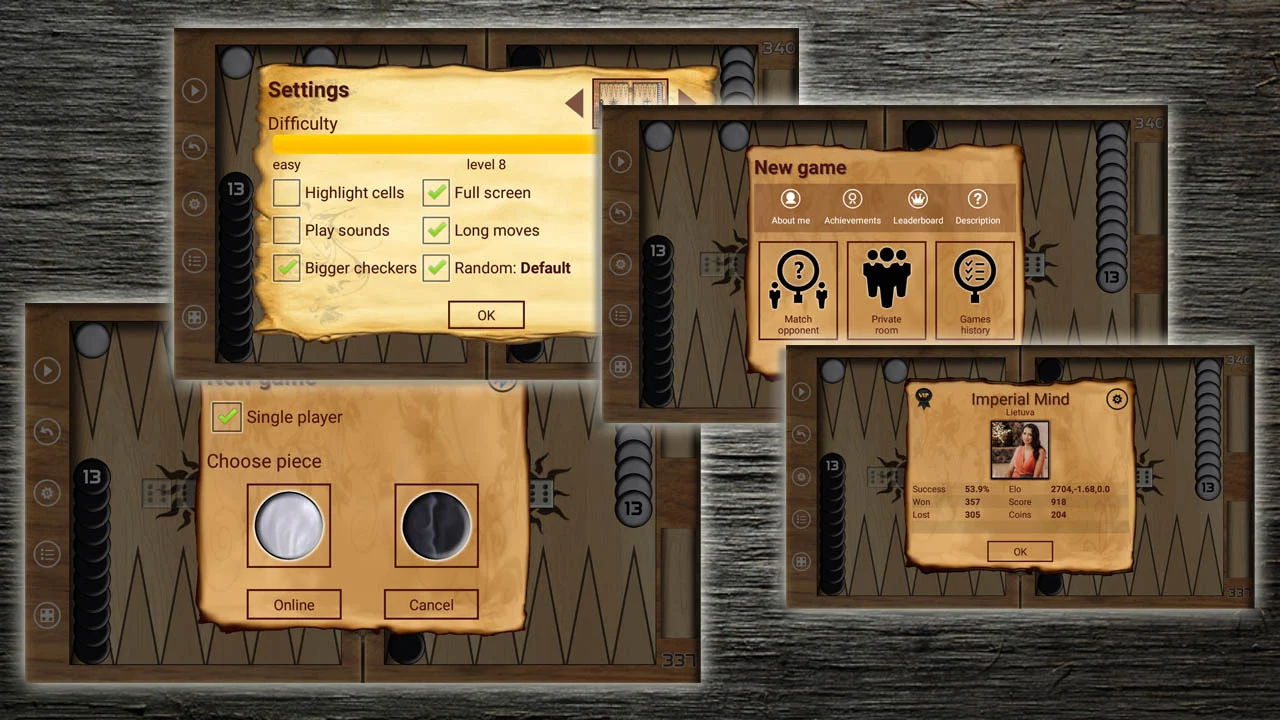Image resolution: width=1280 pixels, height=720 pixels.
Task: Show the Leaderboard
Action: (x=918, y=205)
